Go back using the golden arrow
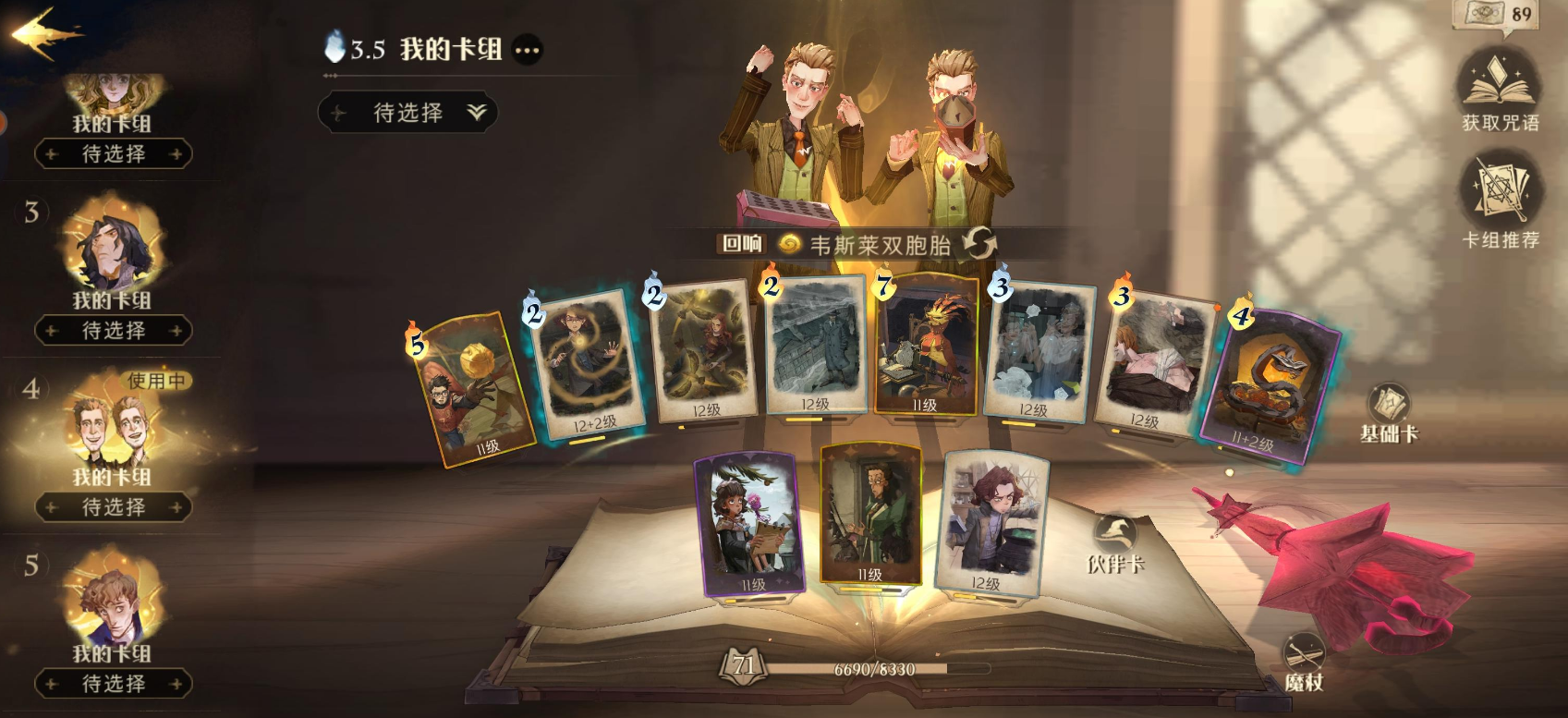 [44, 35]
